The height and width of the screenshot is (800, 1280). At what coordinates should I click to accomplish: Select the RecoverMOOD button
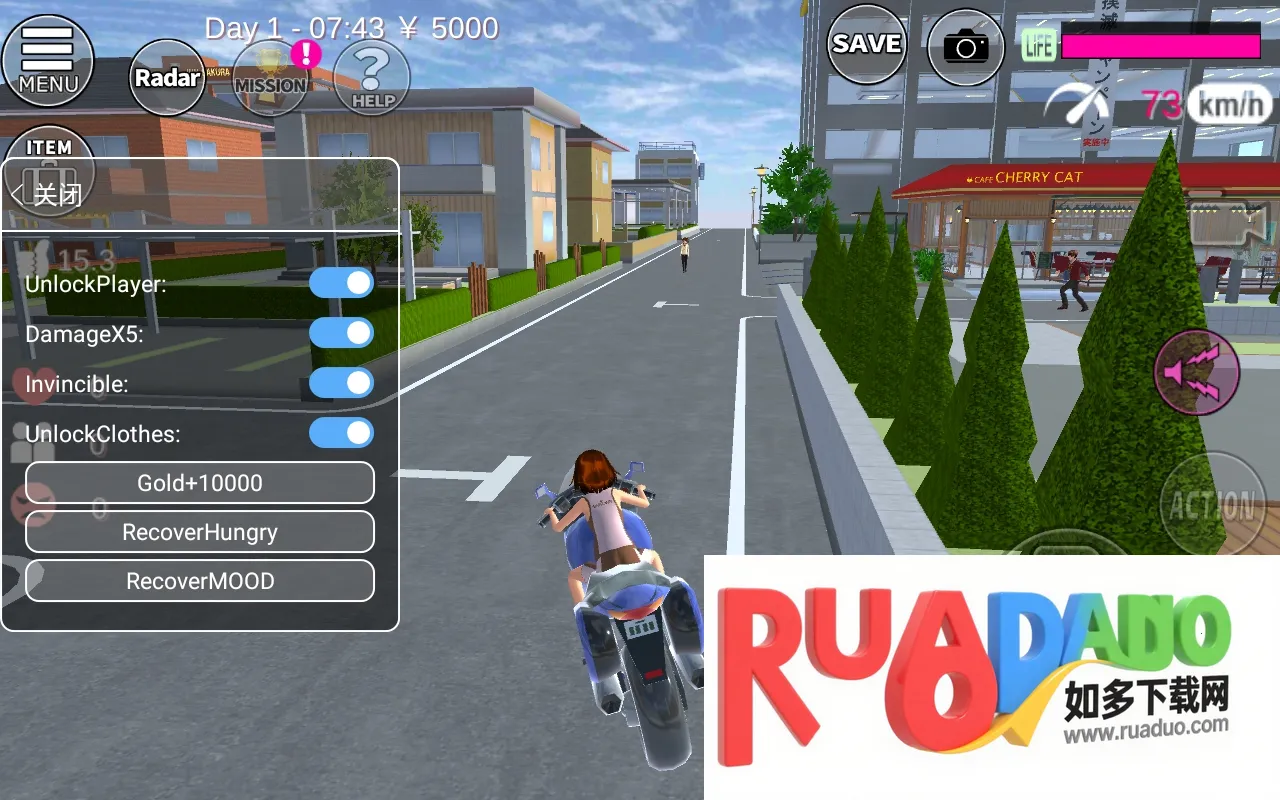200,581
